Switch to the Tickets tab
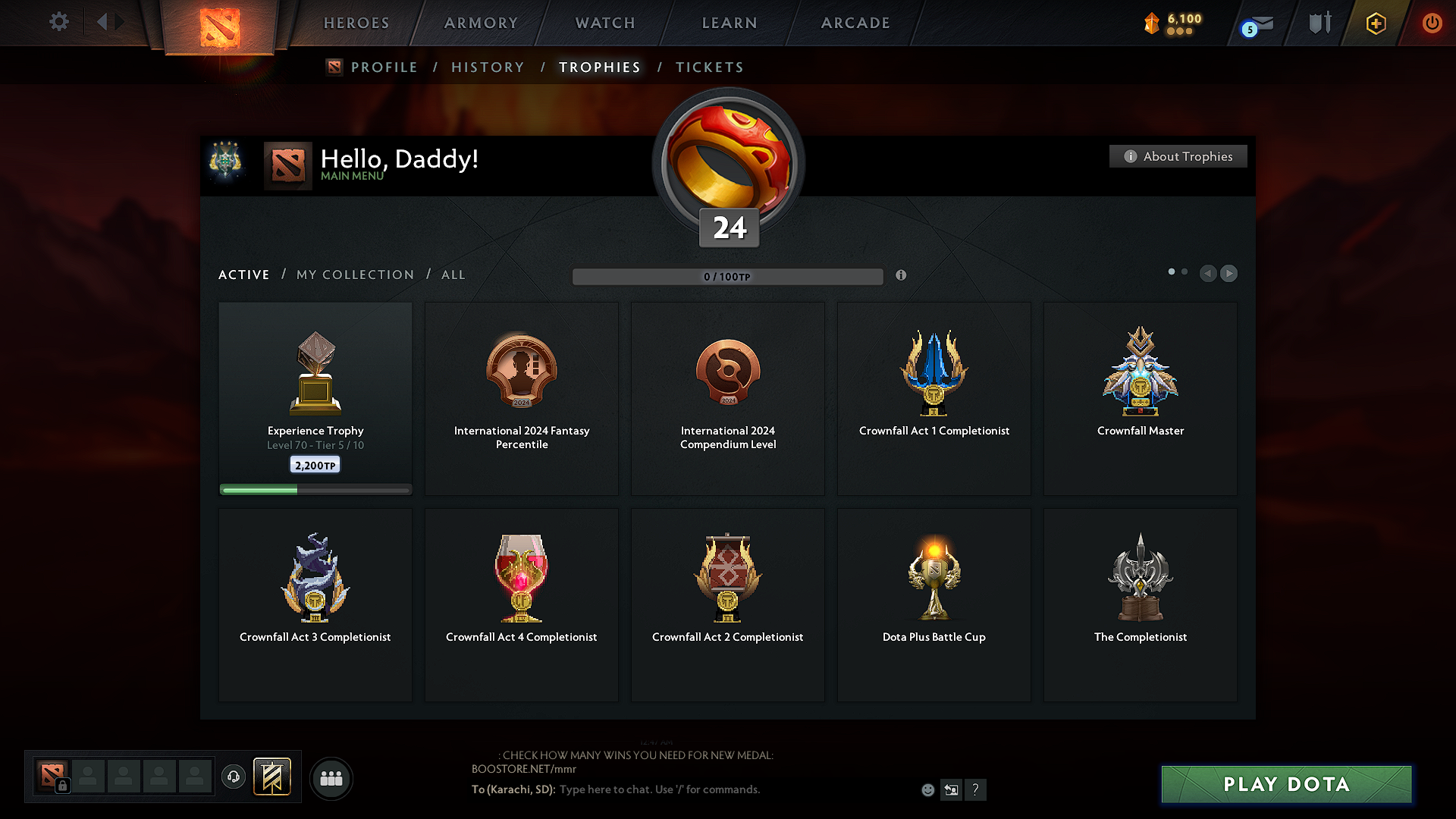 [709, 67]
